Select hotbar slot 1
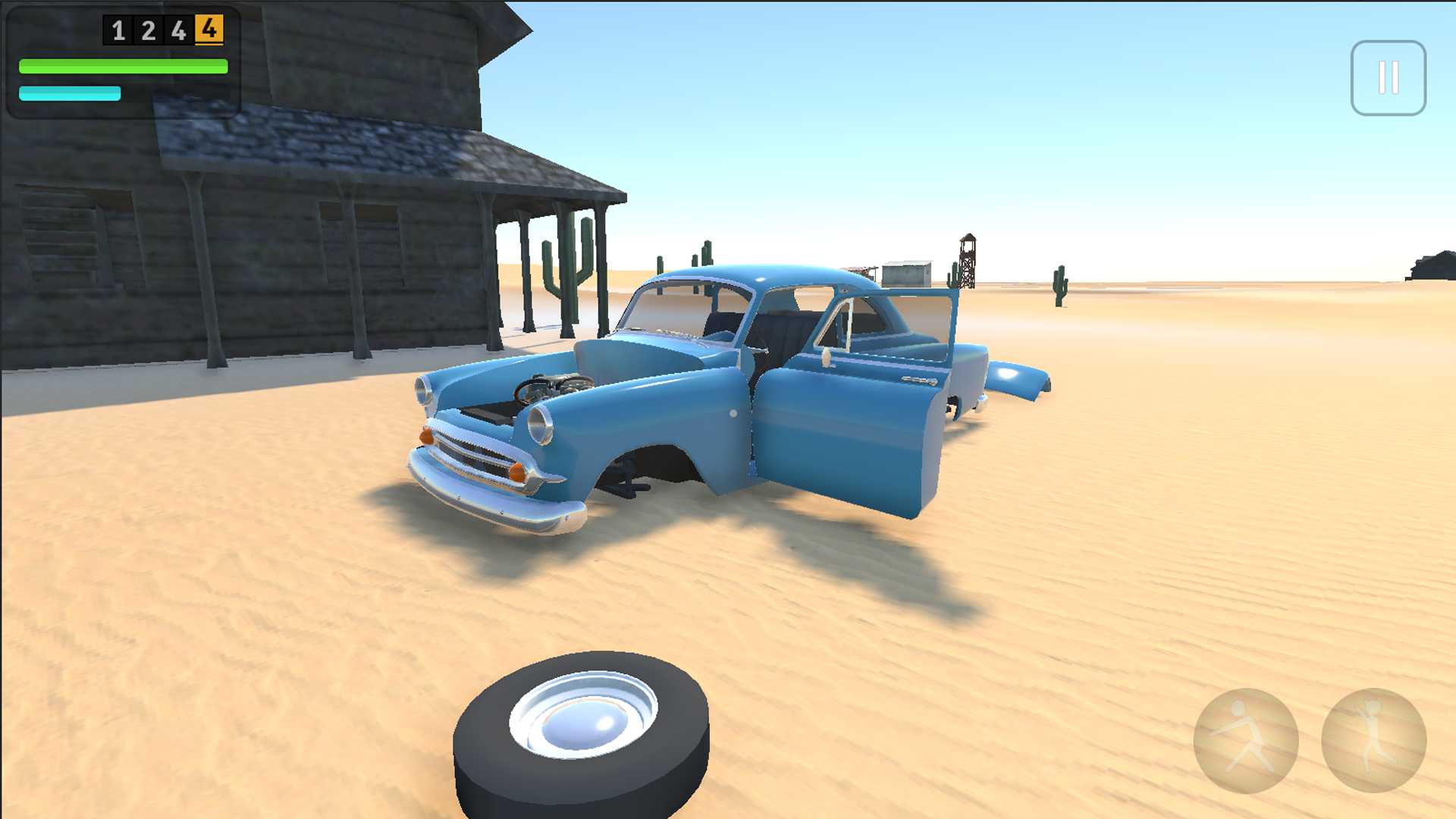 (118, 31)
